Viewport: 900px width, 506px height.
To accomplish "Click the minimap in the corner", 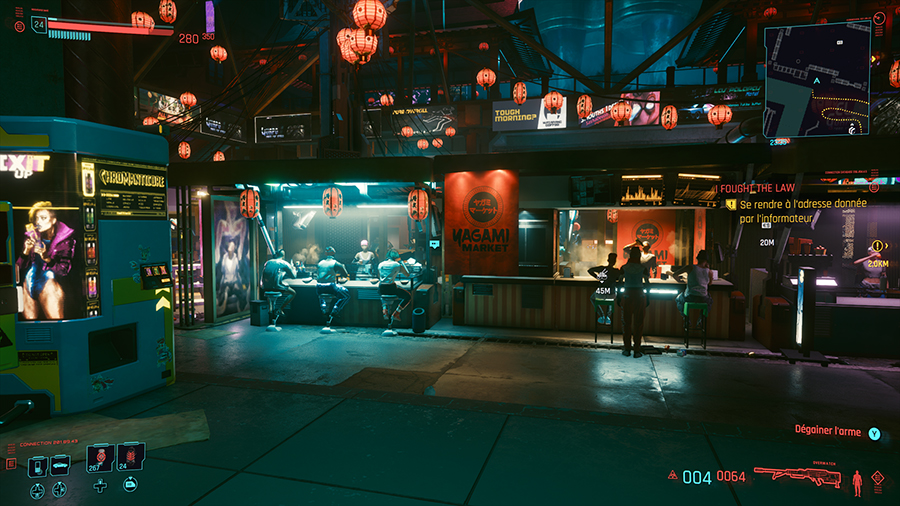I will 817,78.
